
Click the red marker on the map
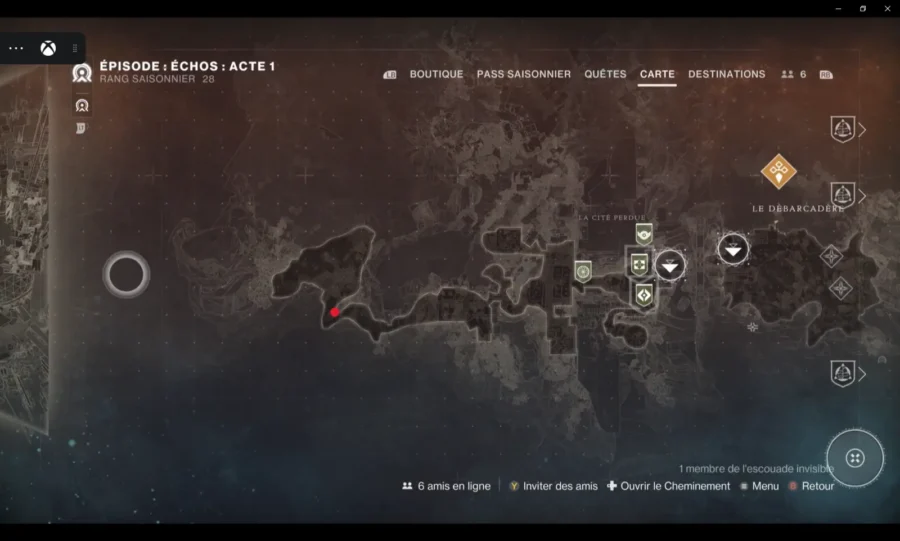pos(335,312)
